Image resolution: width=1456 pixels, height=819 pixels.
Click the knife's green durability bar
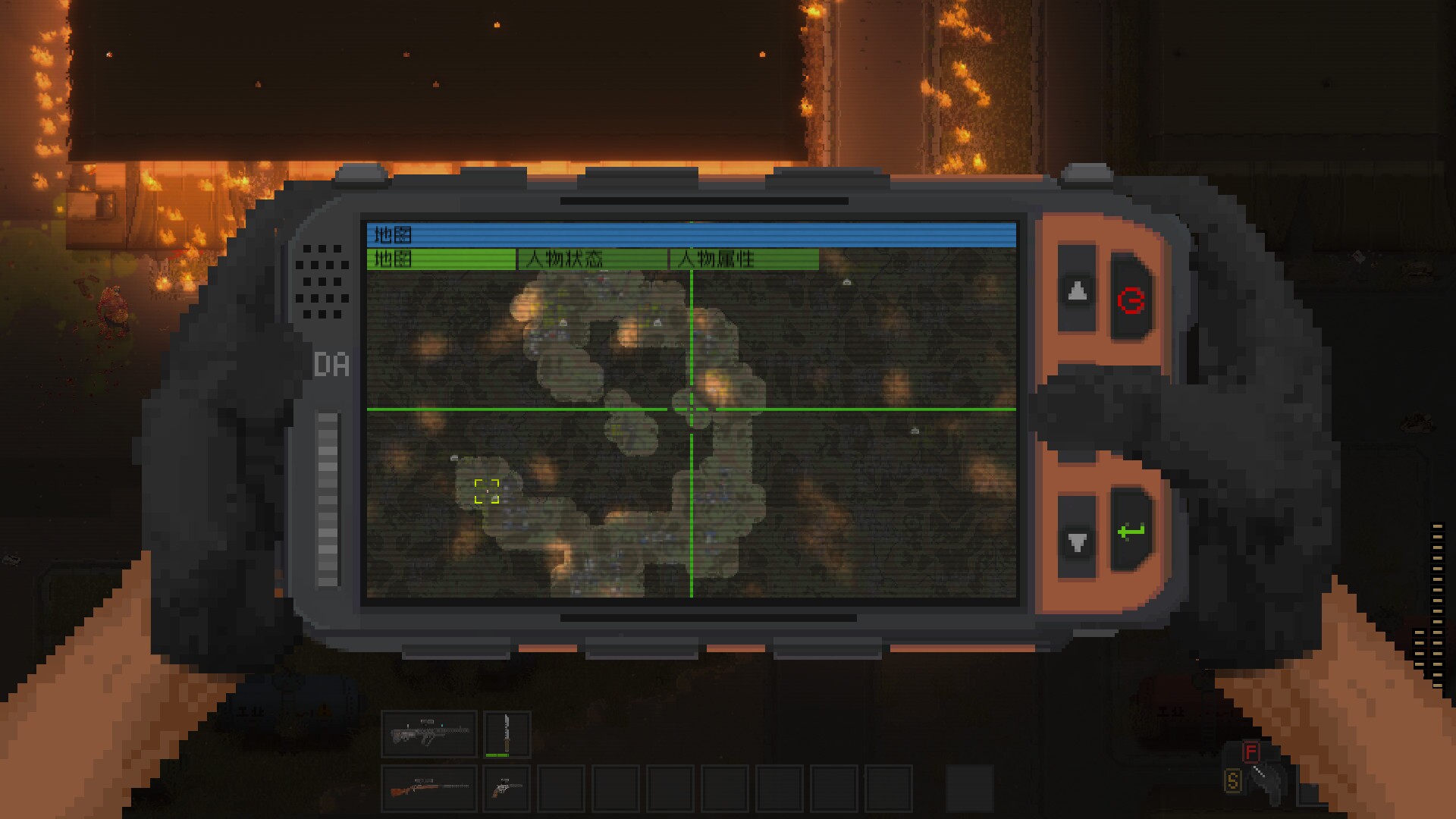(x=497, y=755)
